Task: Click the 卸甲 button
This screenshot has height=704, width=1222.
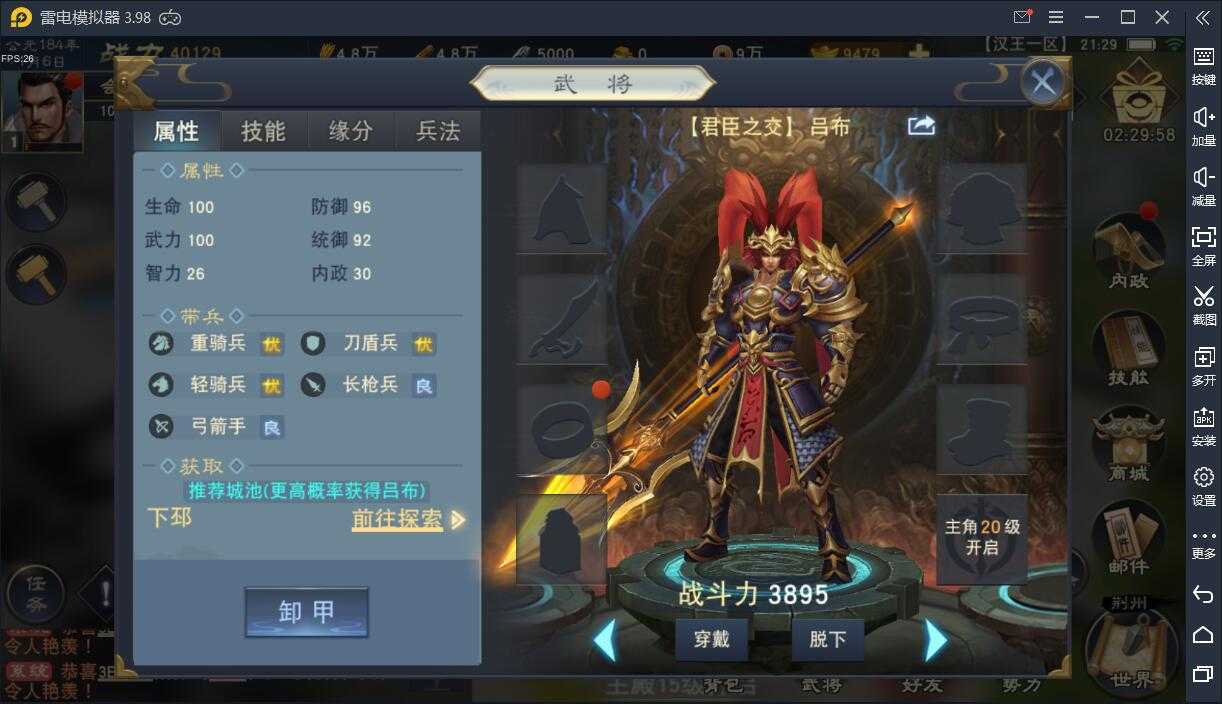Action: (x=306, y=611)
